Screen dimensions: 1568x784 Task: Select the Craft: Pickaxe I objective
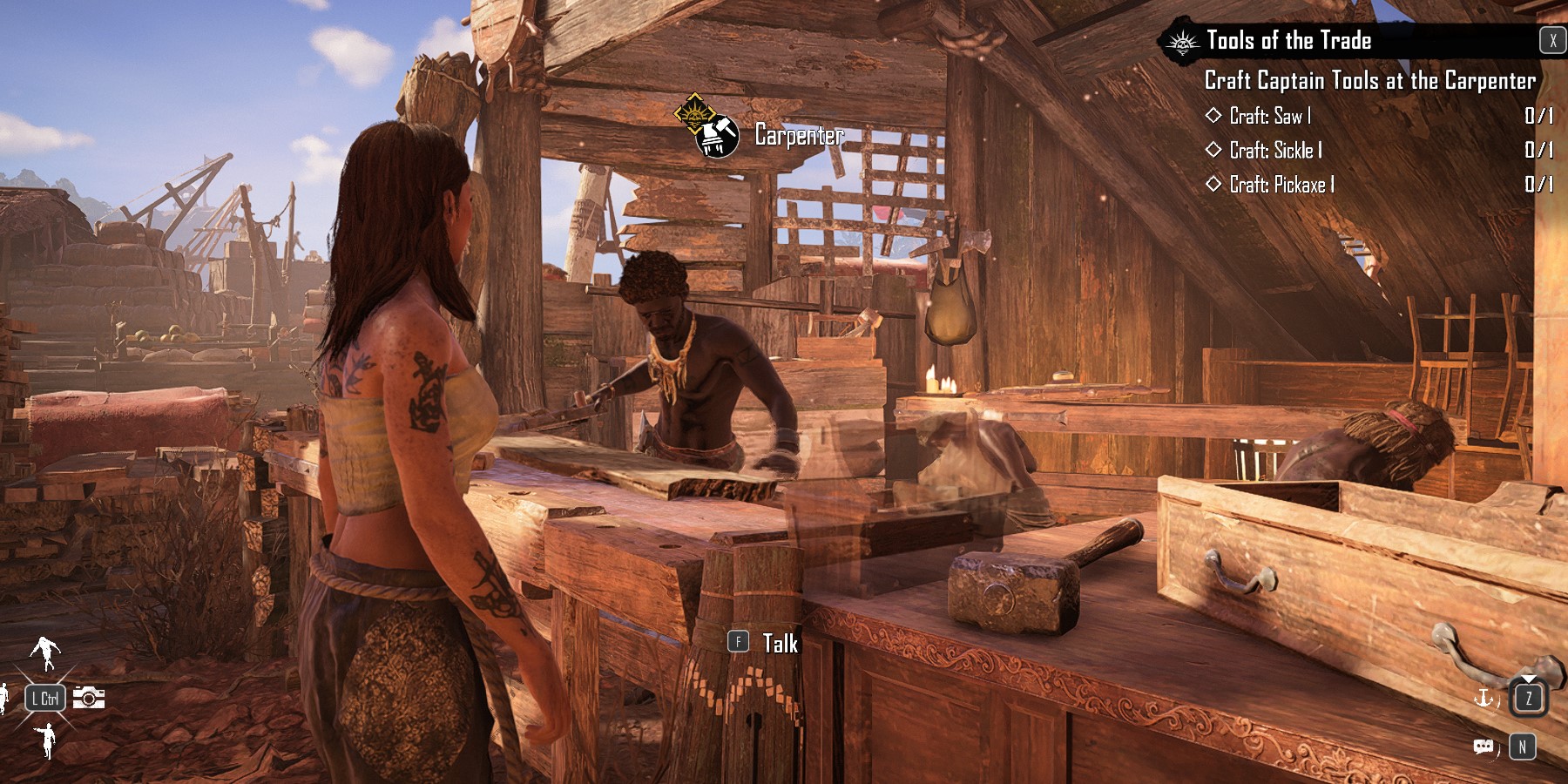coord(1281,185)
